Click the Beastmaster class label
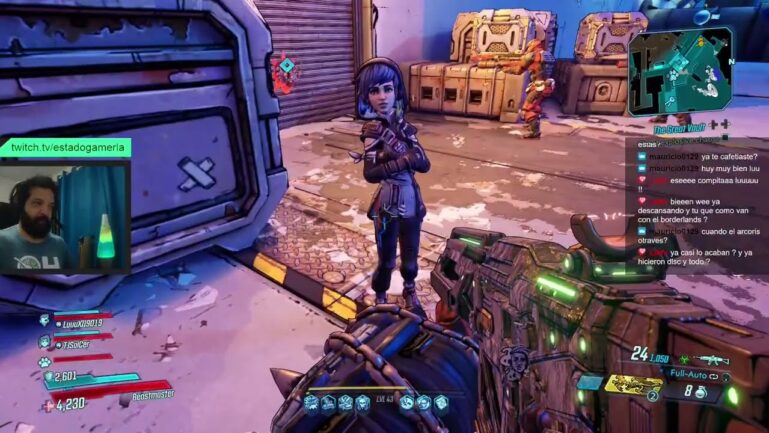 (x=151, y=396)
